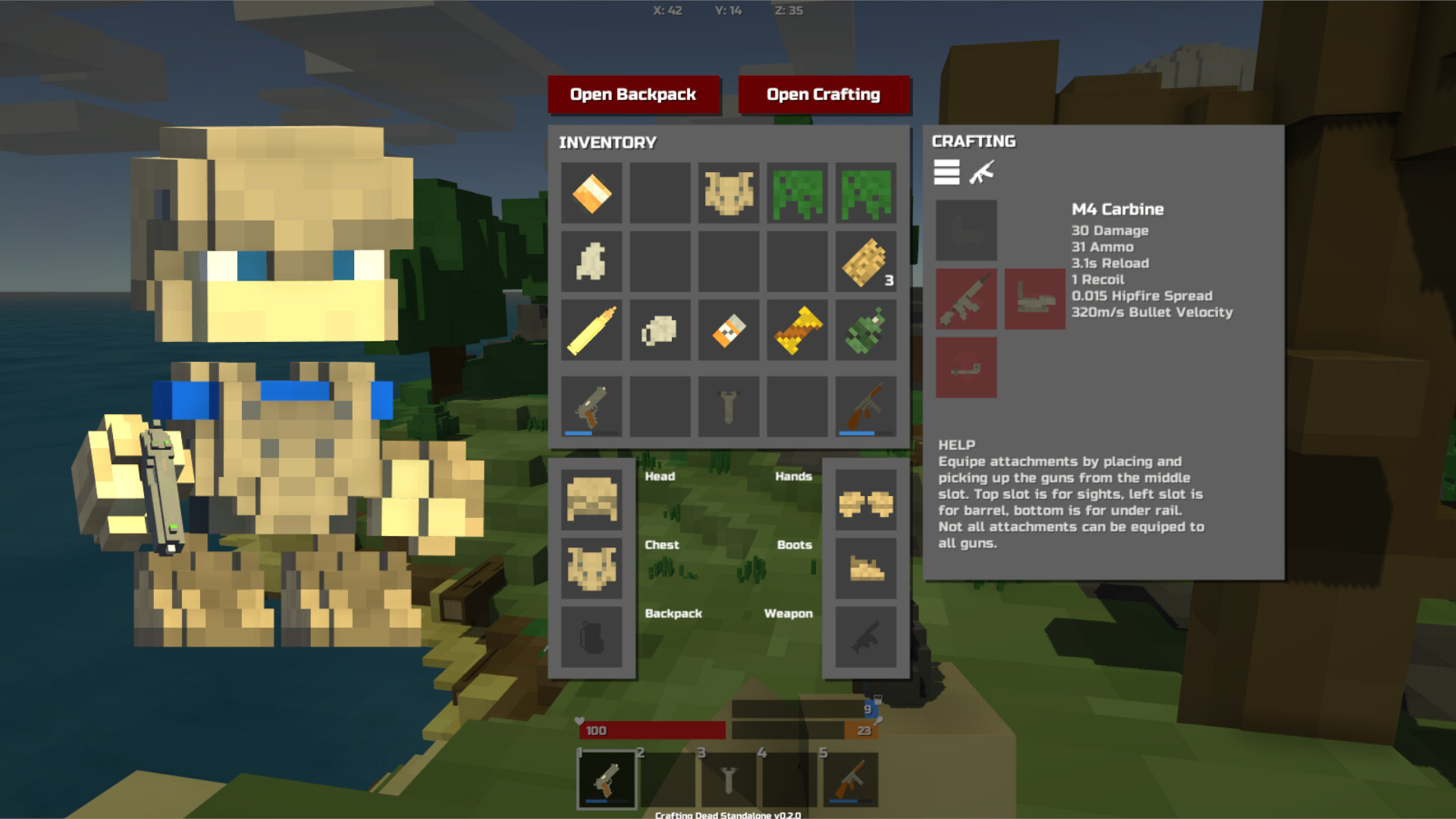
Task: Select the rifle icon in crafting panel
Action: (x=984, y=173)
